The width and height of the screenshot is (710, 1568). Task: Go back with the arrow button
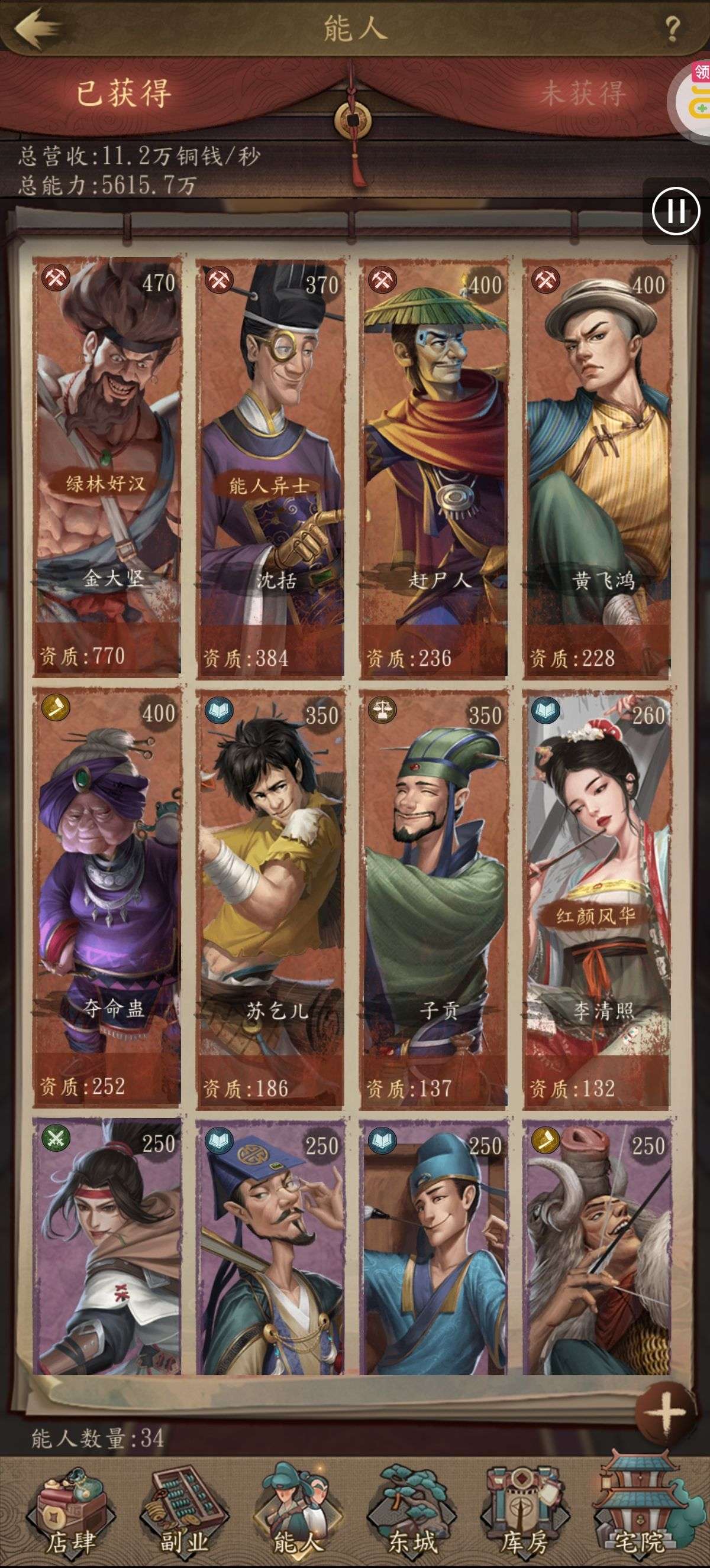(x=38, y=27)
